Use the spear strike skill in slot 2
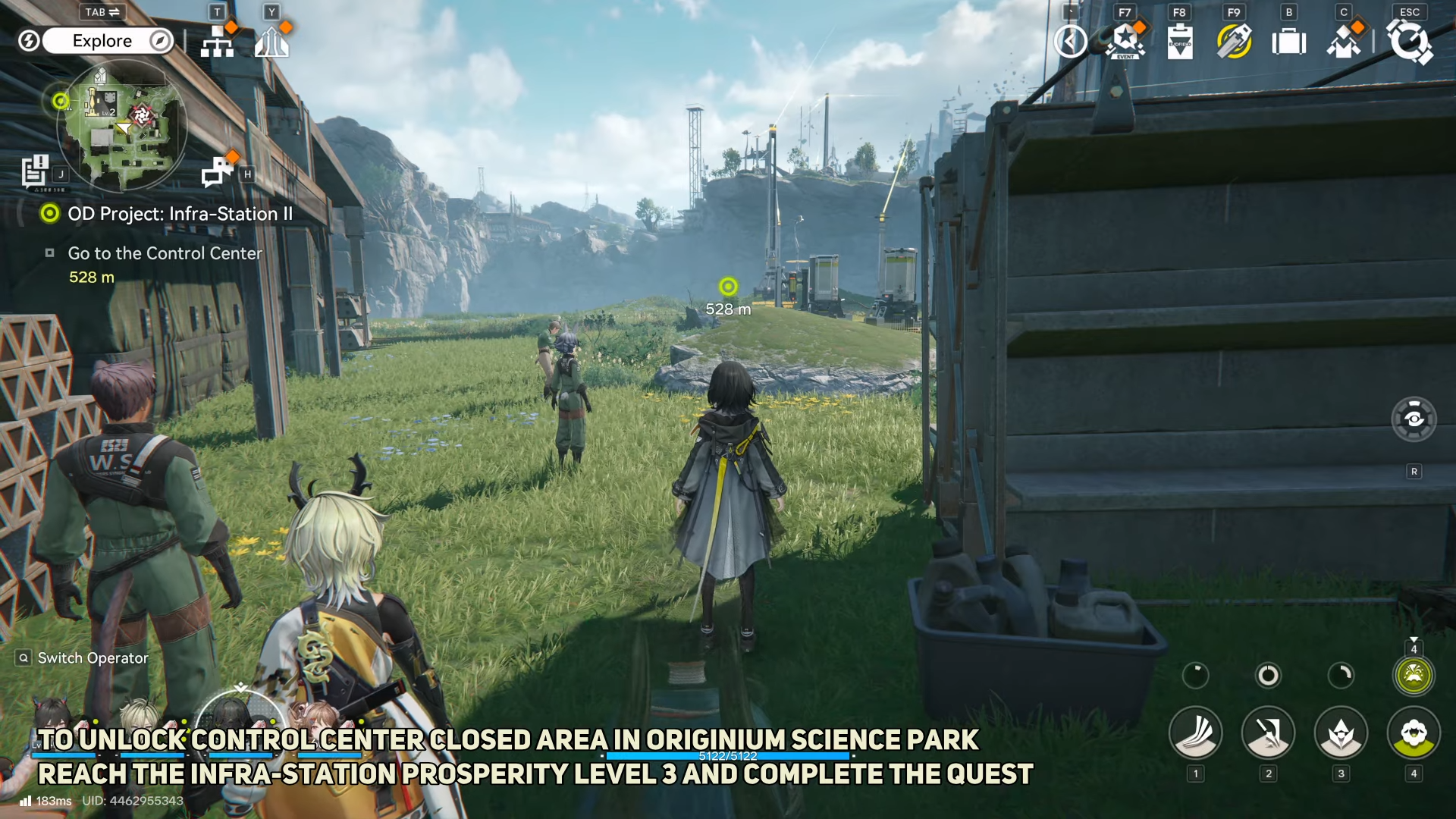 click(1268, 733)
